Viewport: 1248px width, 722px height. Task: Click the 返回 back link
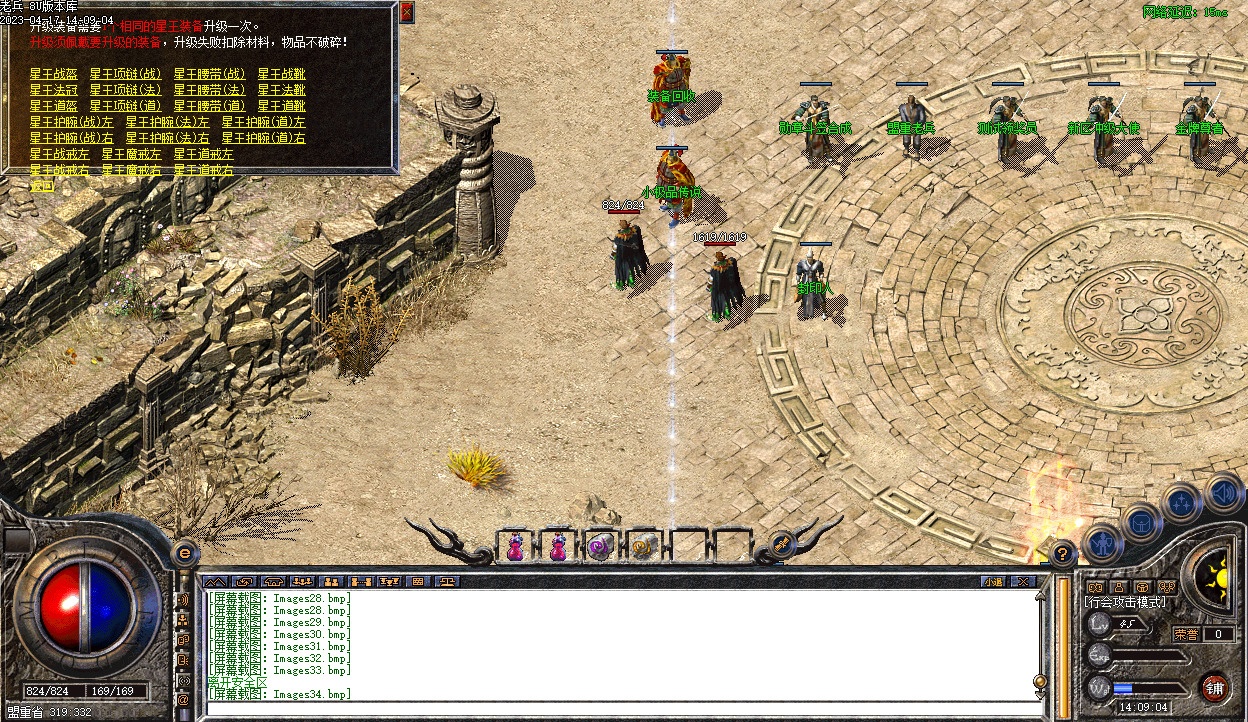41,185
